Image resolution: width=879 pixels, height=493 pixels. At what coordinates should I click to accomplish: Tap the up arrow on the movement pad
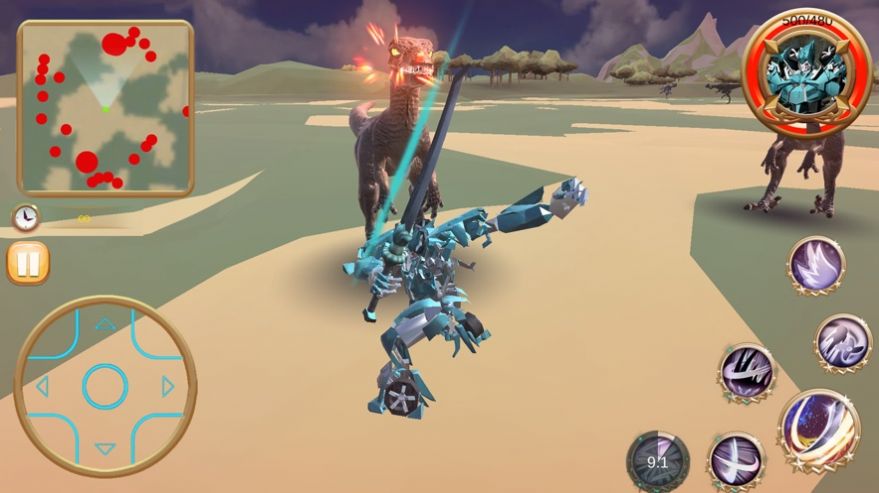105,324
